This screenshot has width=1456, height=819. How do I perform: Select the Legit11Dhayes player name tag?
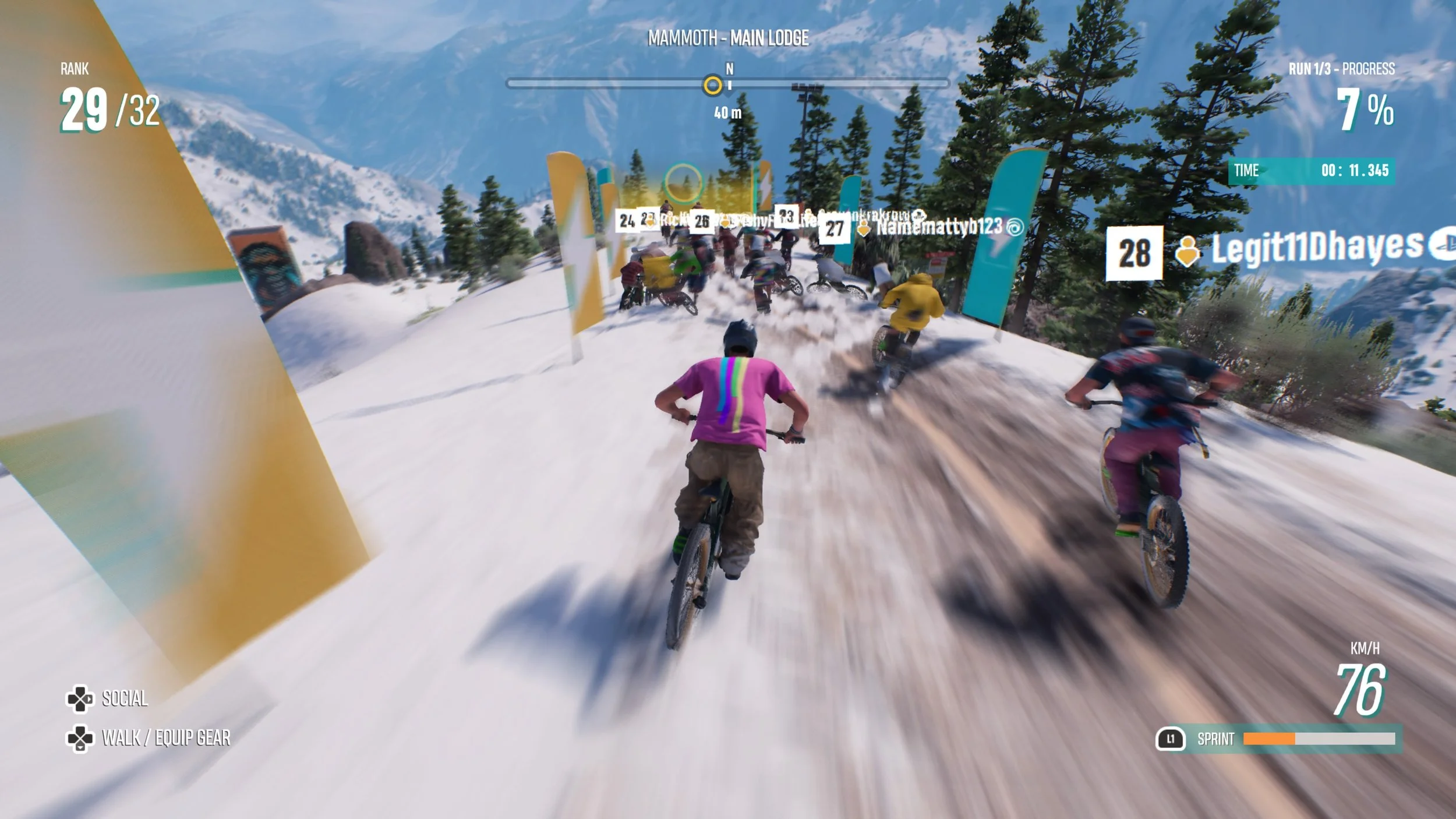[x=1316, y=248]
